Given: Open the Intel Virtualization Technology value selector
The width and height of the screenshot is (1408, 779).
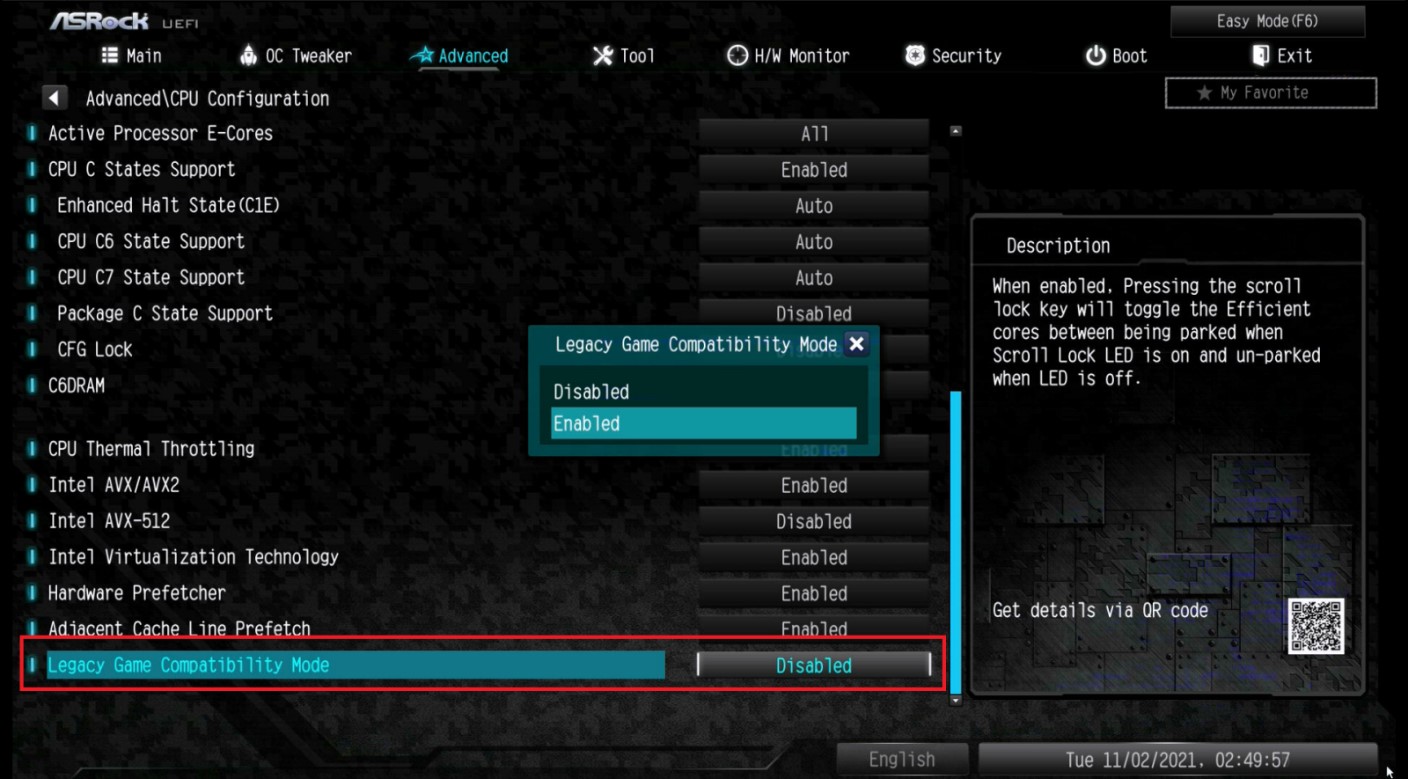Looking at the screenshot, I should coord(813,557).
